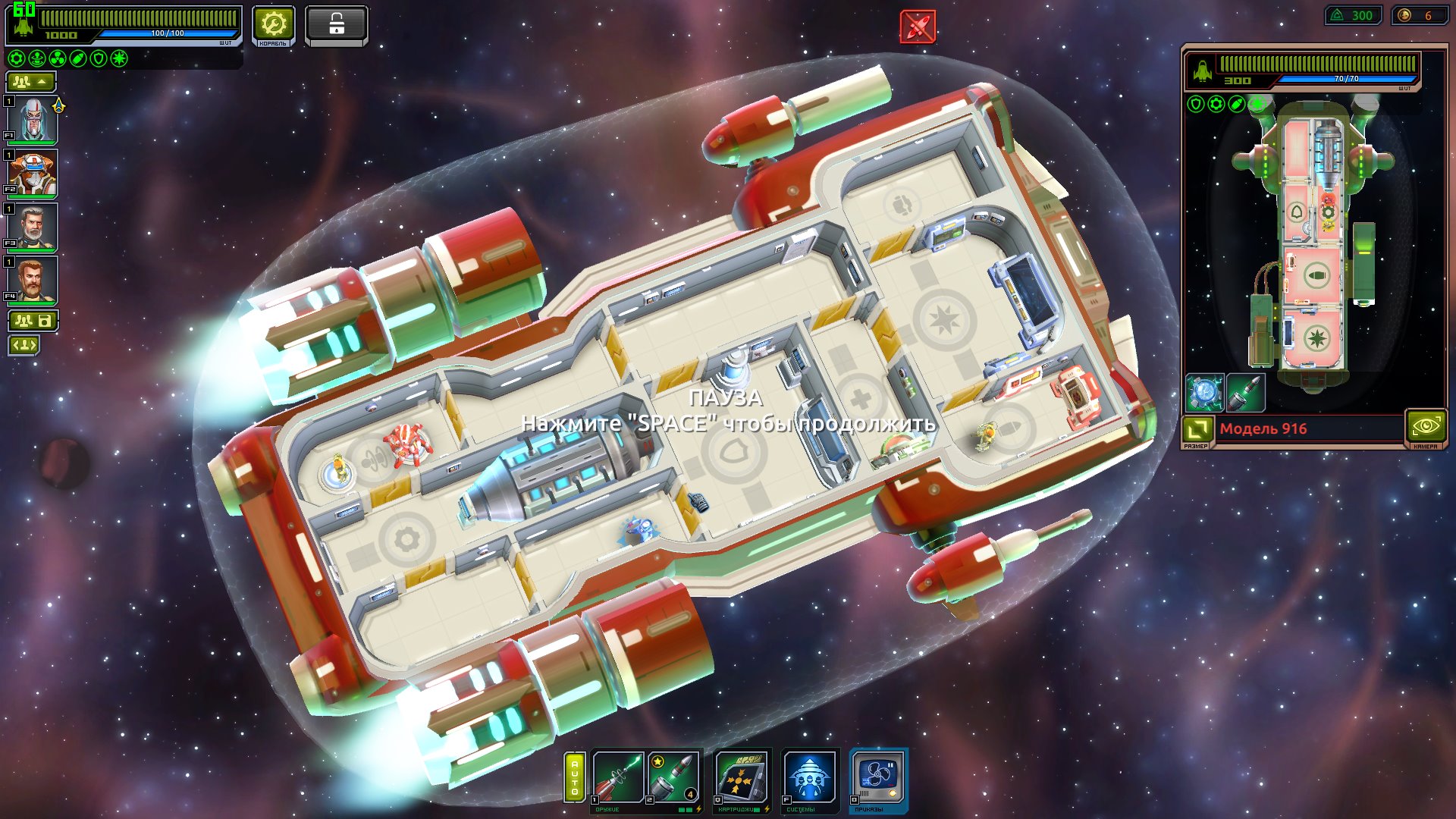Collapse the crew list panel

click(30, 81)
